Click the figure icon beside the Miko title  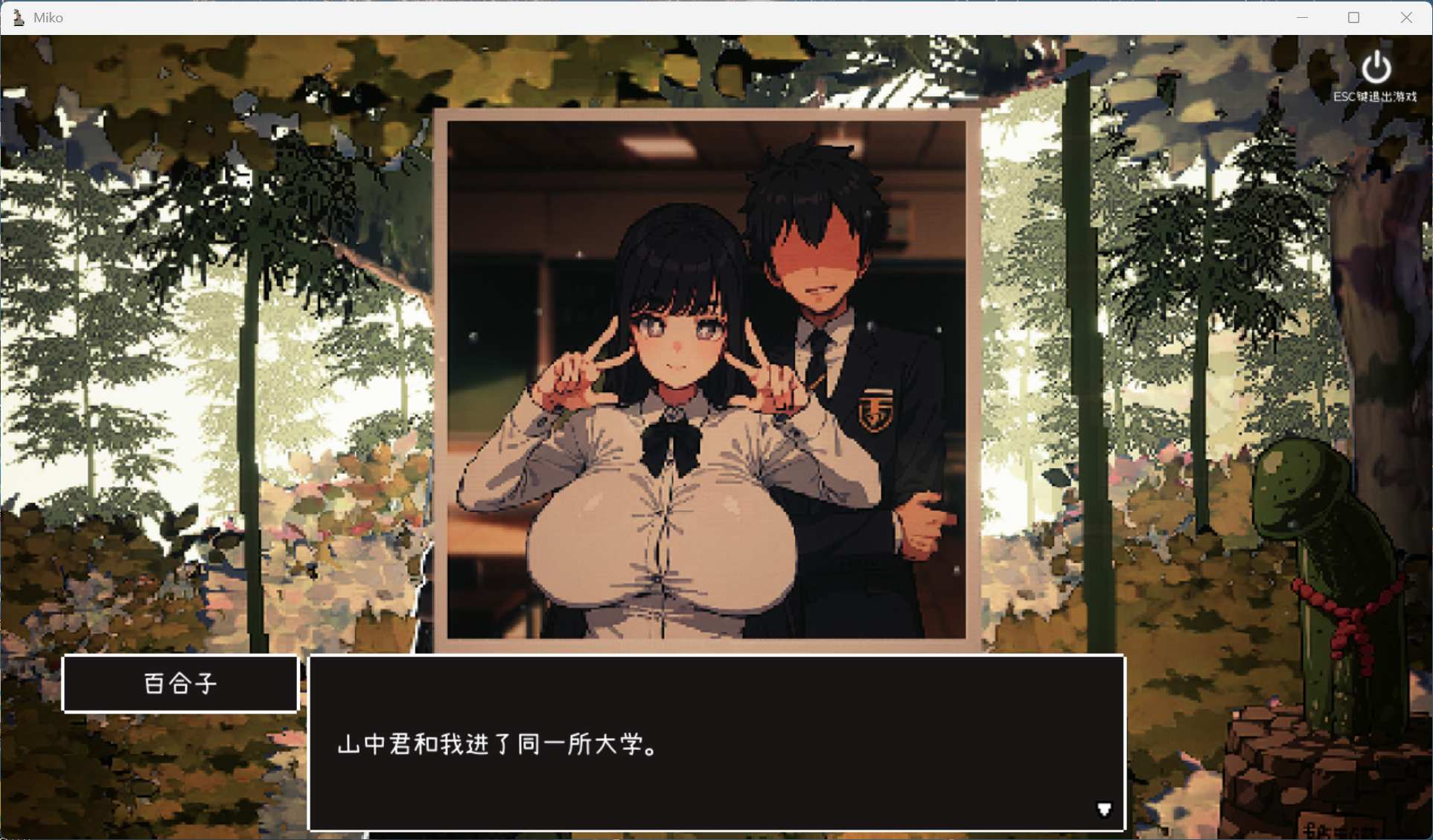click(x=19, y=17)
